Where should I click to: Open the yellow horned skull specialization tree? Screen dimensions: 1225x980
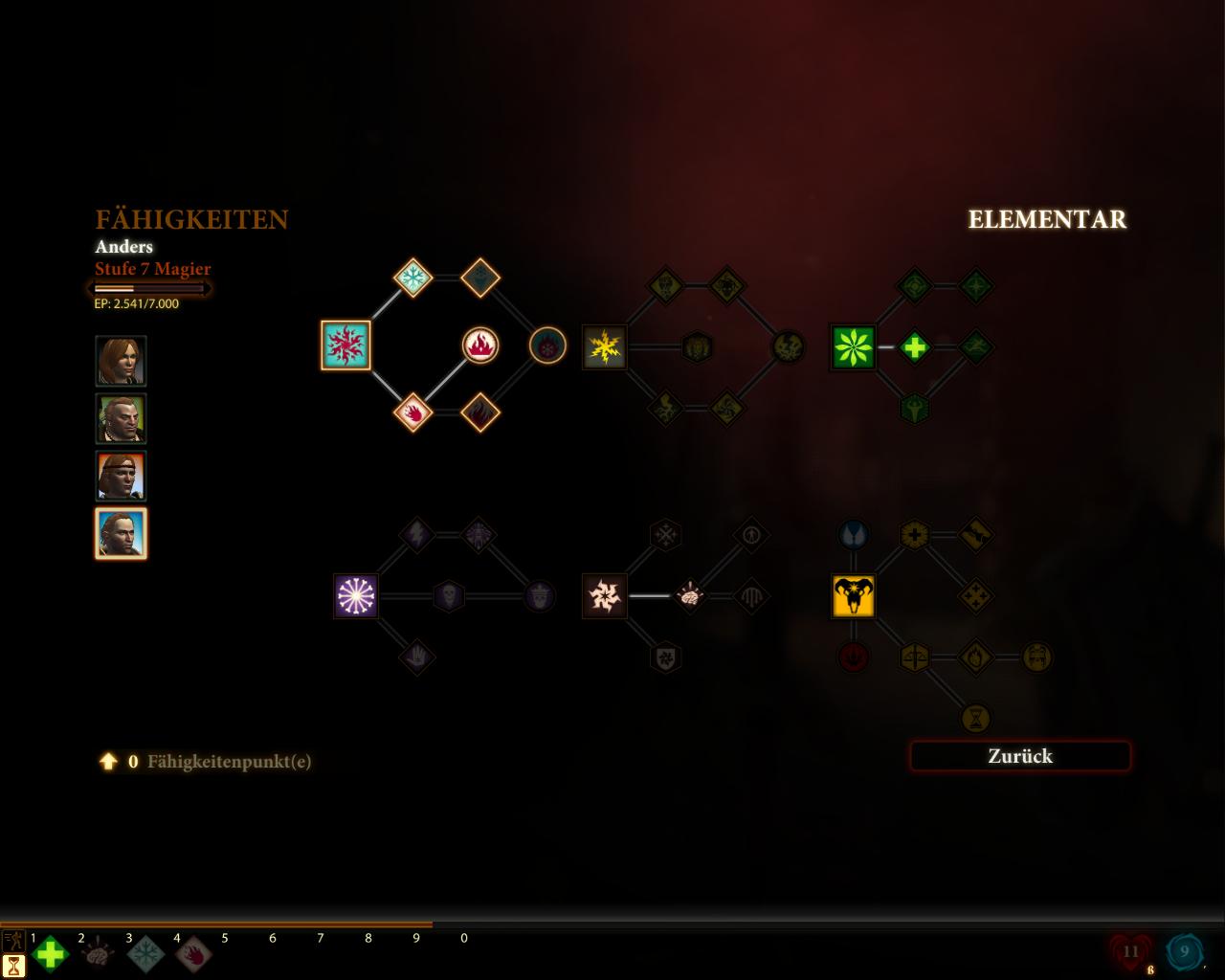(x=853, y=596)
